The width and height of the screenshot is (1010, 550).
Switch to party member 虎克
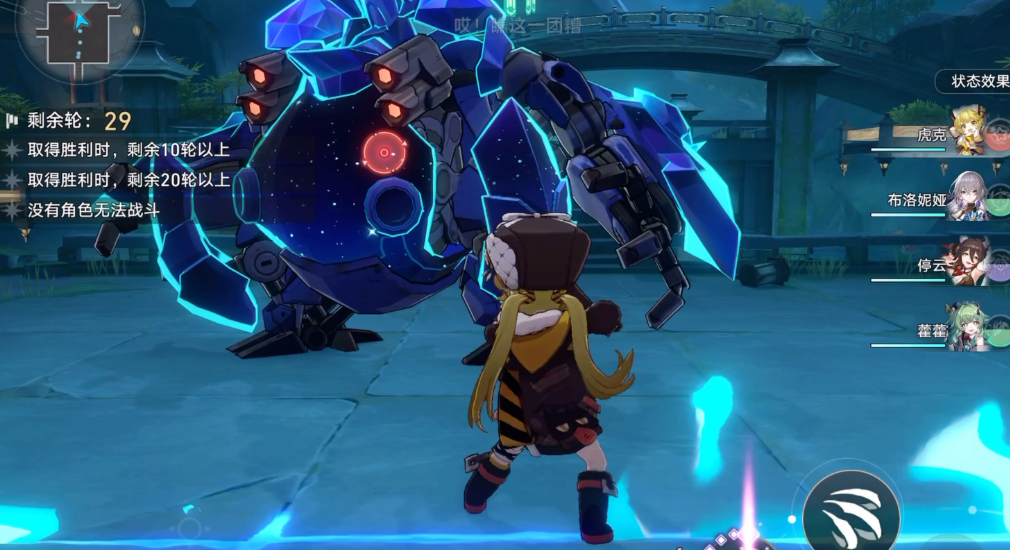[x=968, y=134]
